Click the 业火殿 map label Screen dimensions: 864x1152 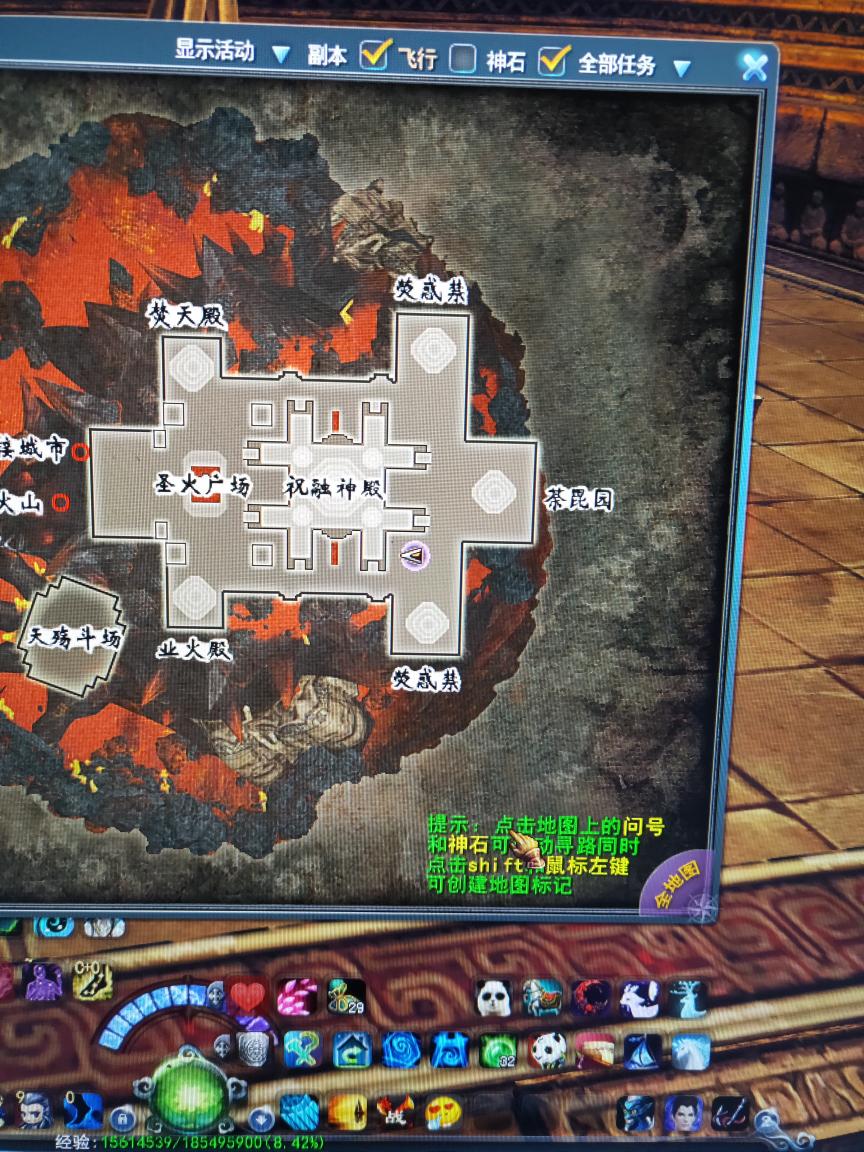click(x=194, y=650)
